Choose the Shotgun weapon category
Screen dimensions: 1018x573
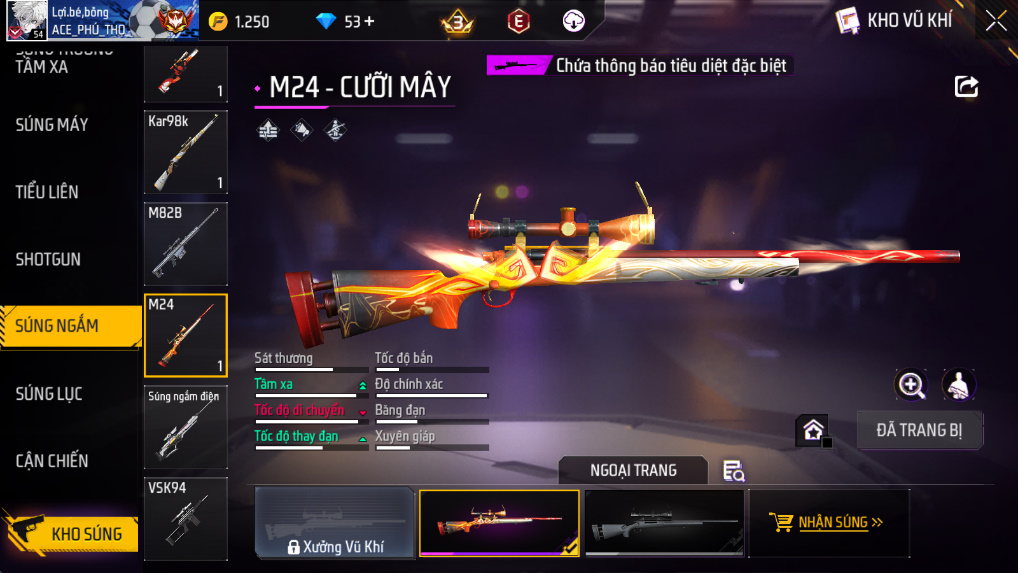coord(48,259)
